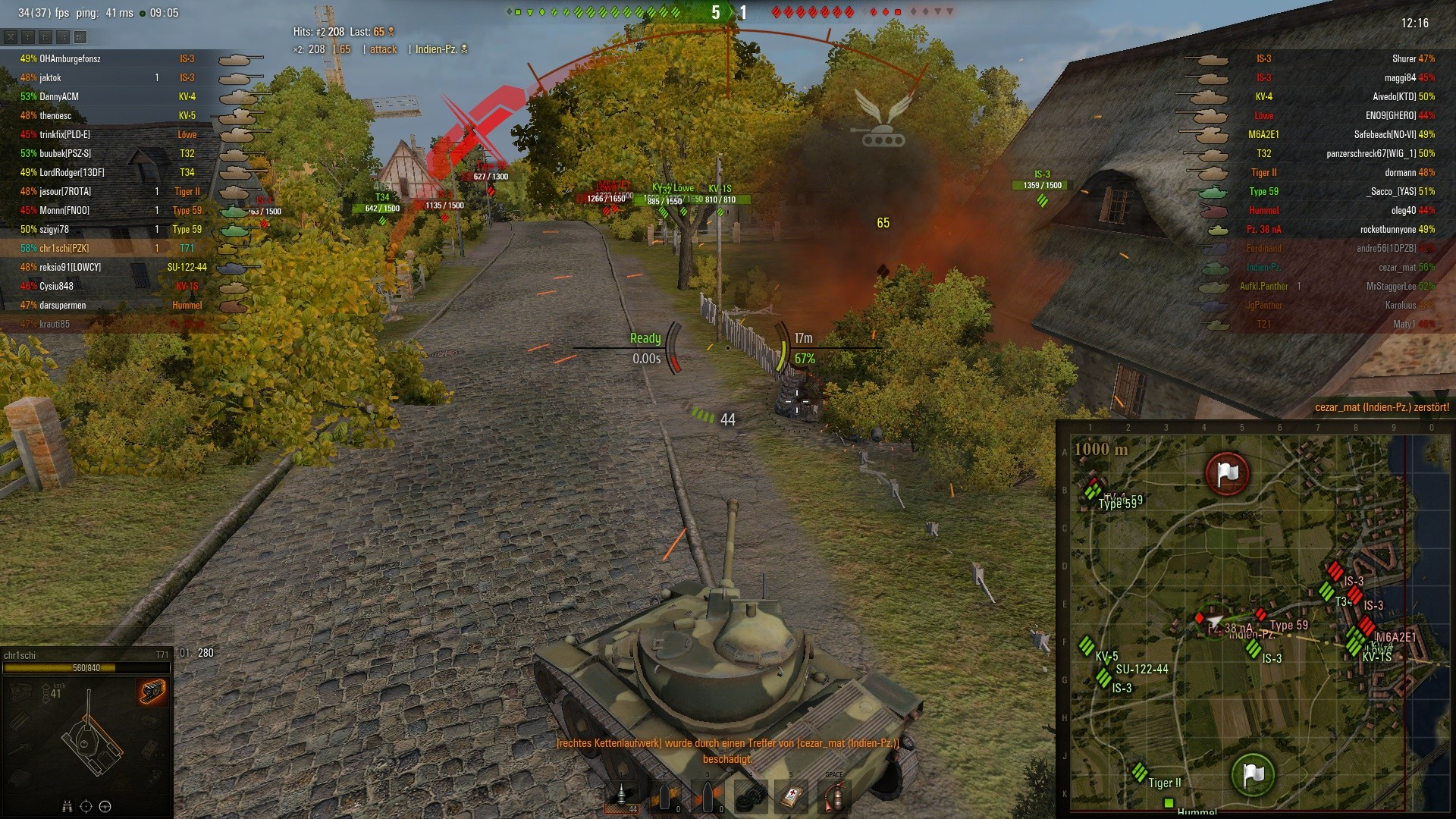The height and width of the screenshot is (819, 1456).
Task: Hide the team panel with the X button
Action: (11, 36)
